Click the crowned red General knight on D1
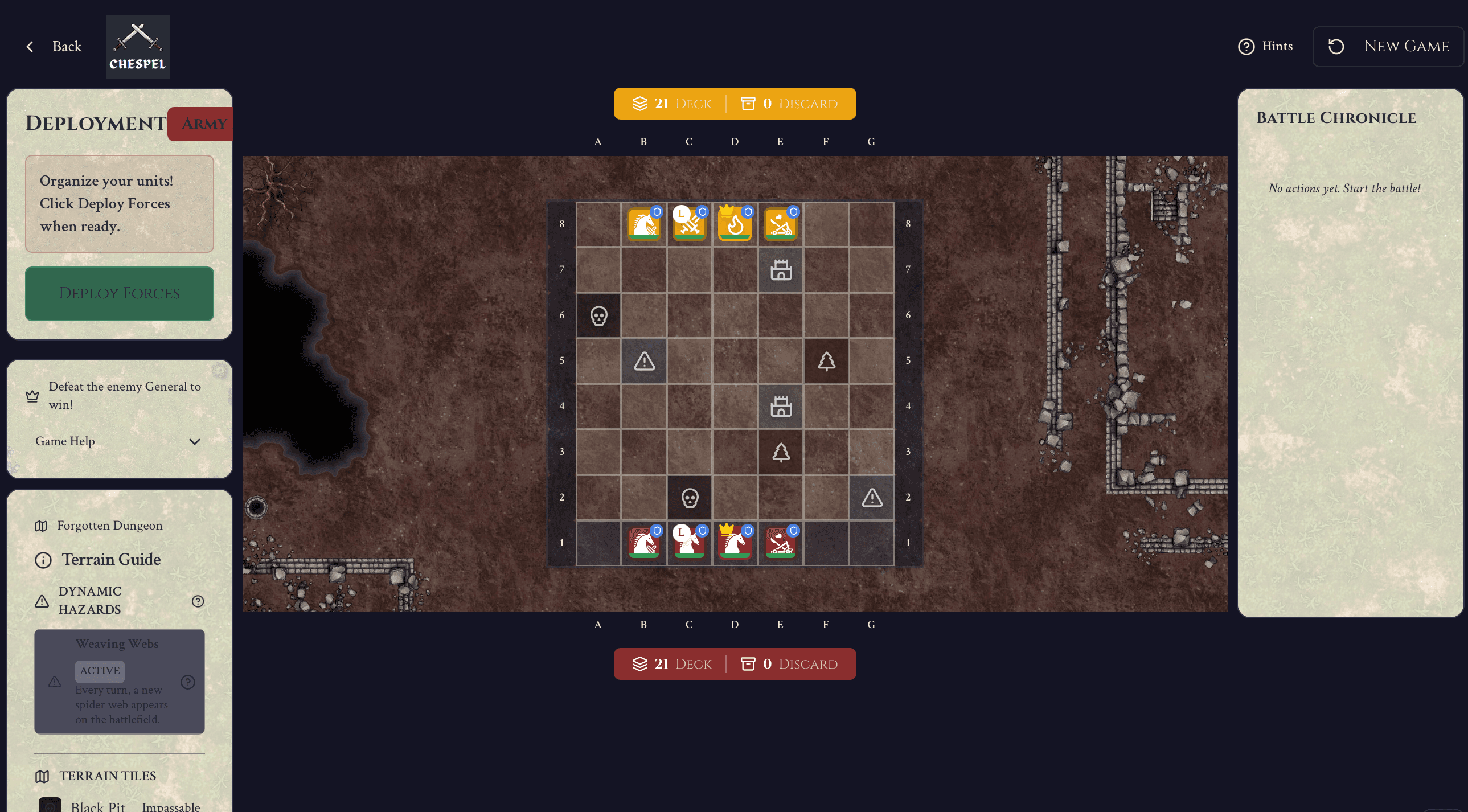Viewport: 1468px width, 812px height. (735, 544)
